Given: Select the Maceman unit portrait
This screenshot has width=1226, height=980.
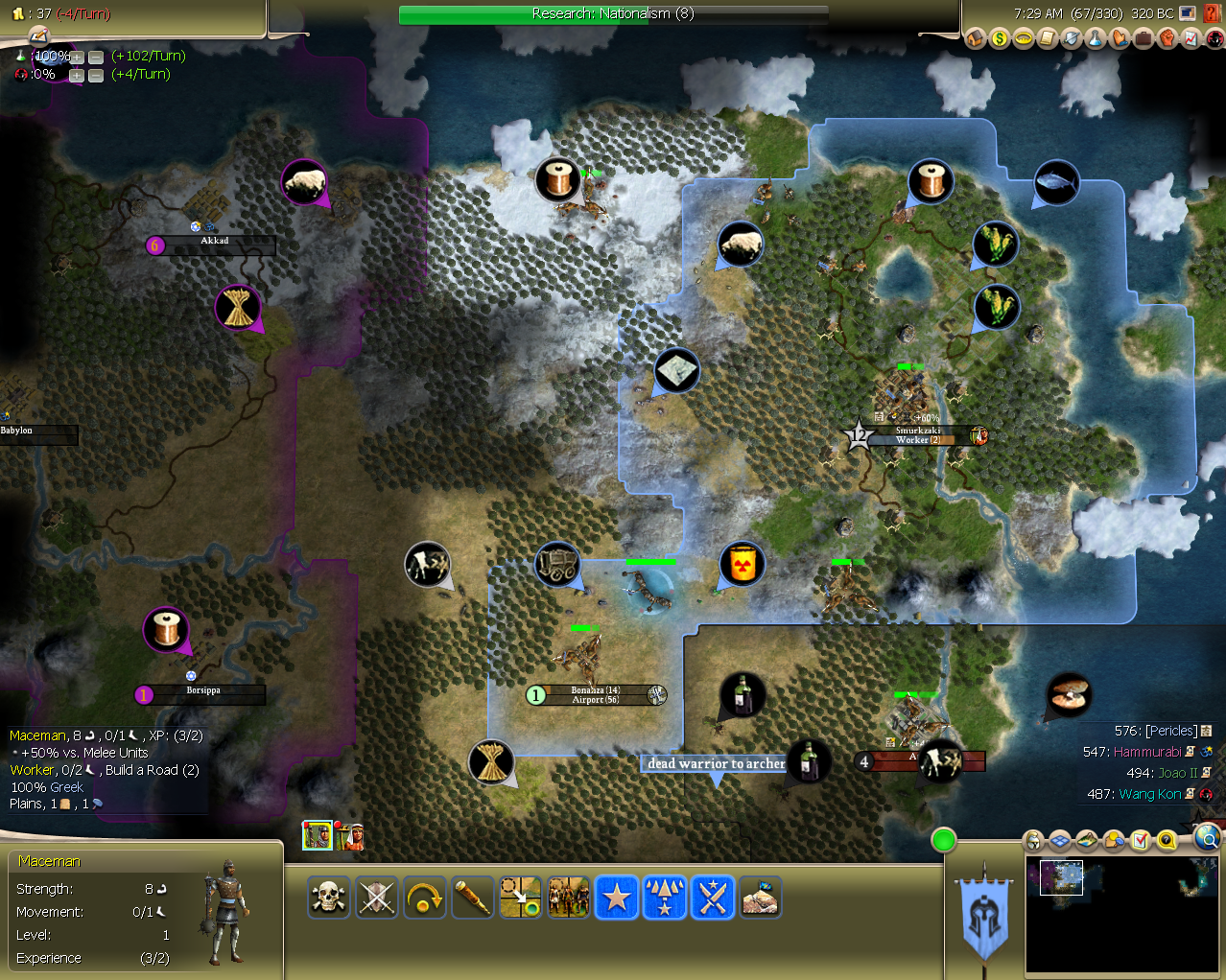Looking at the screenshot, I should 318,835.
